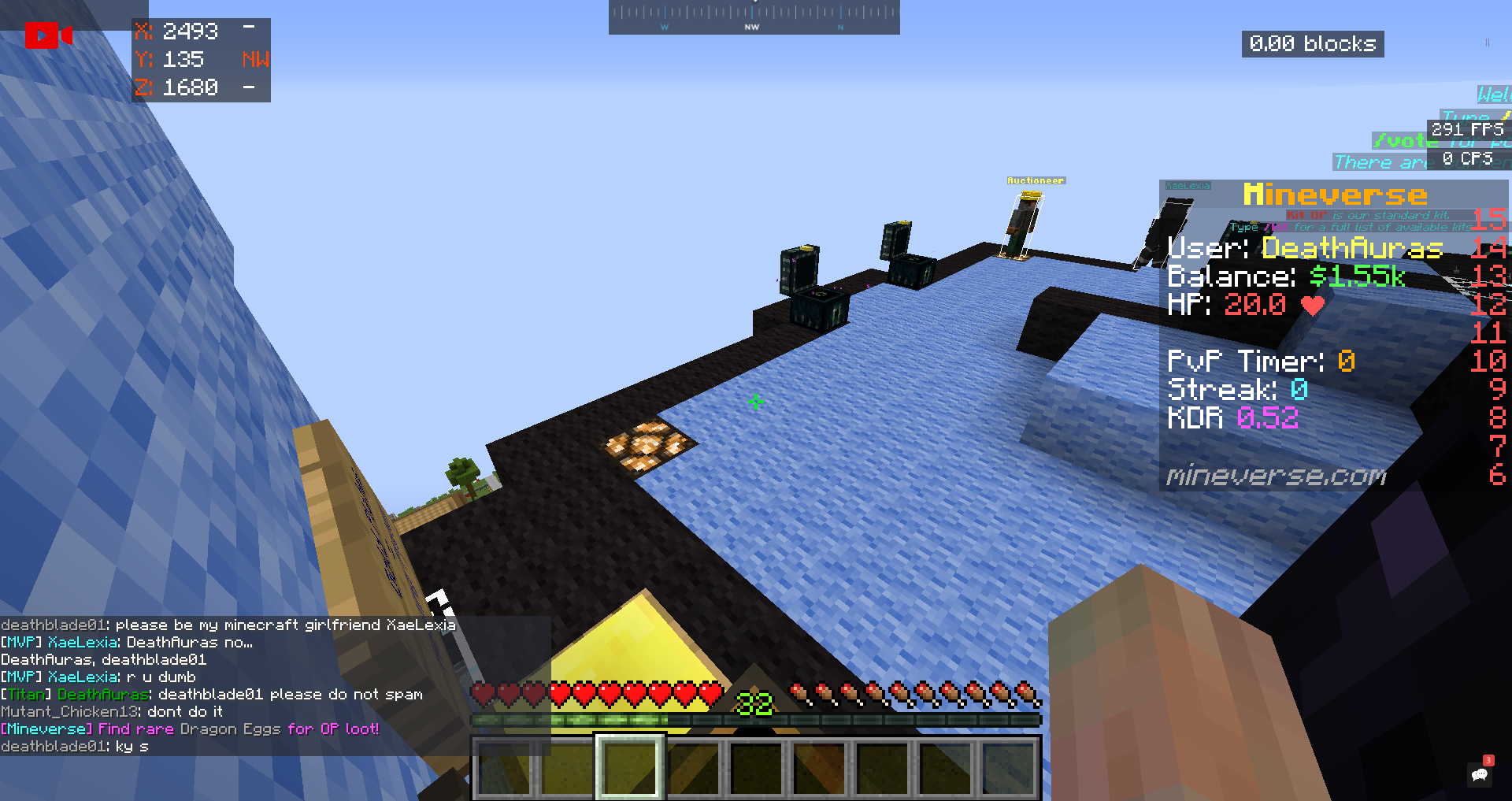Click the compass direction bar showing NW
1512x801 pixels.
click(x=754, y=17)
